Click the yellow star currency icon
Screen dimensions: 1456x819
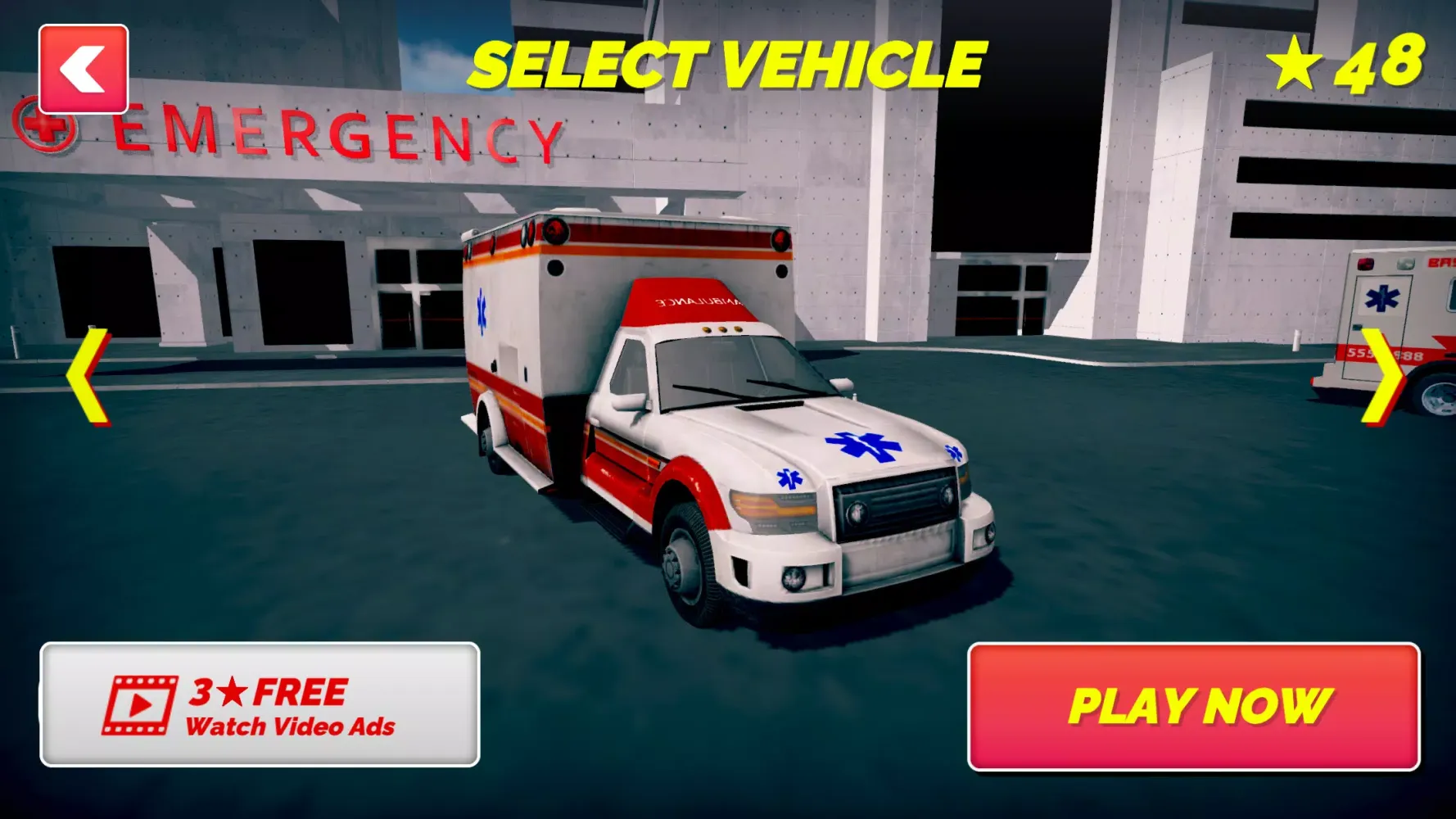[x=1295, y=61]
